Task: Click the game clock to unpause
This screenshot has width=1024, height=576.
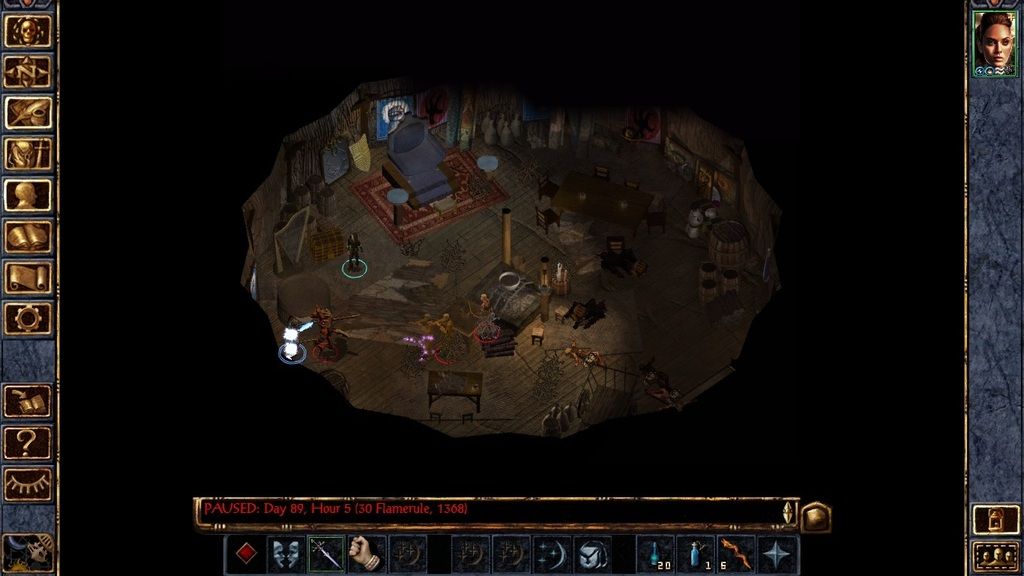Action: [27, 553]
